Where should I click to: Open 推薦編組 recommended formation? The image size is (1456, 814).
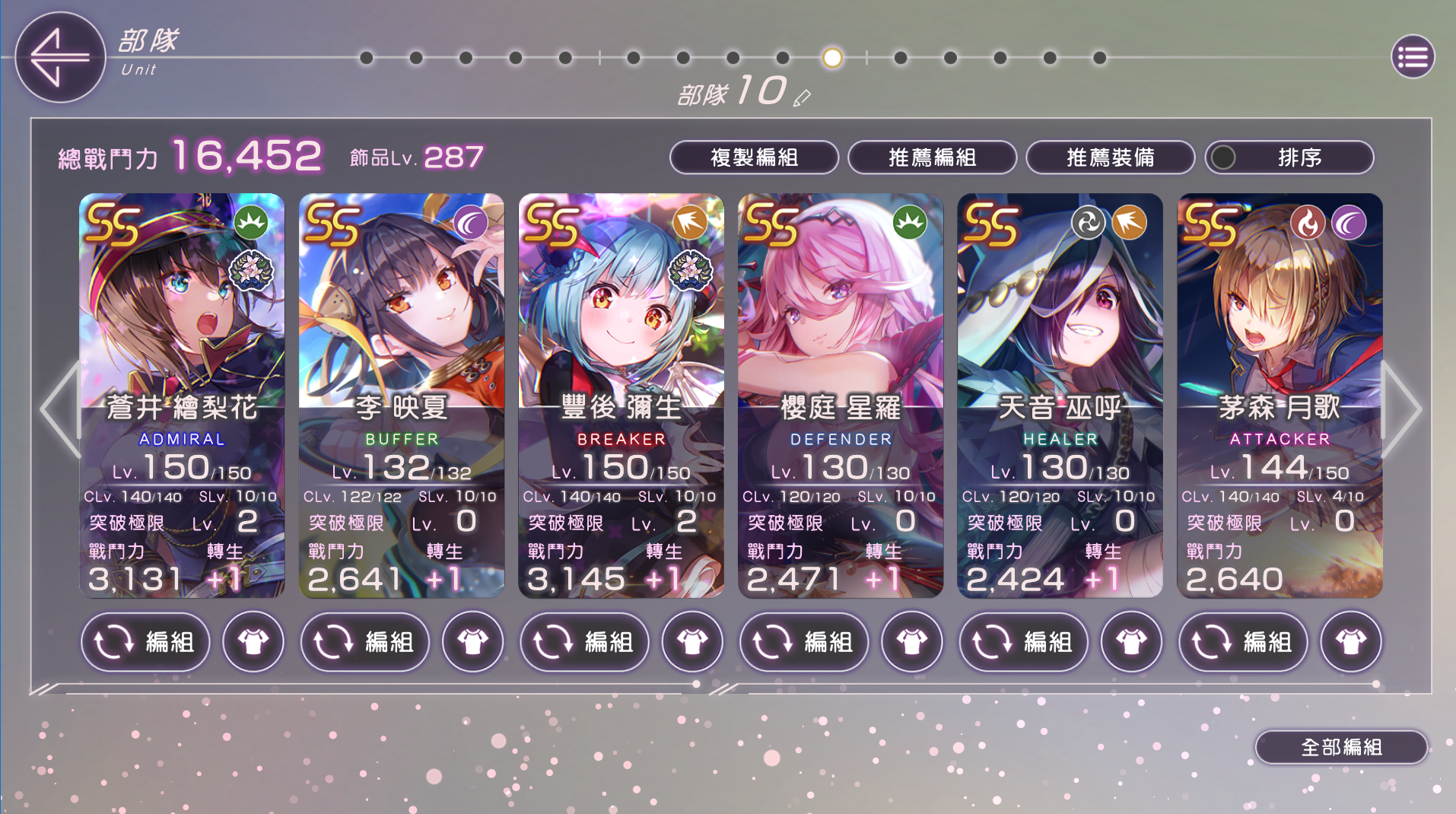point(932,157)
